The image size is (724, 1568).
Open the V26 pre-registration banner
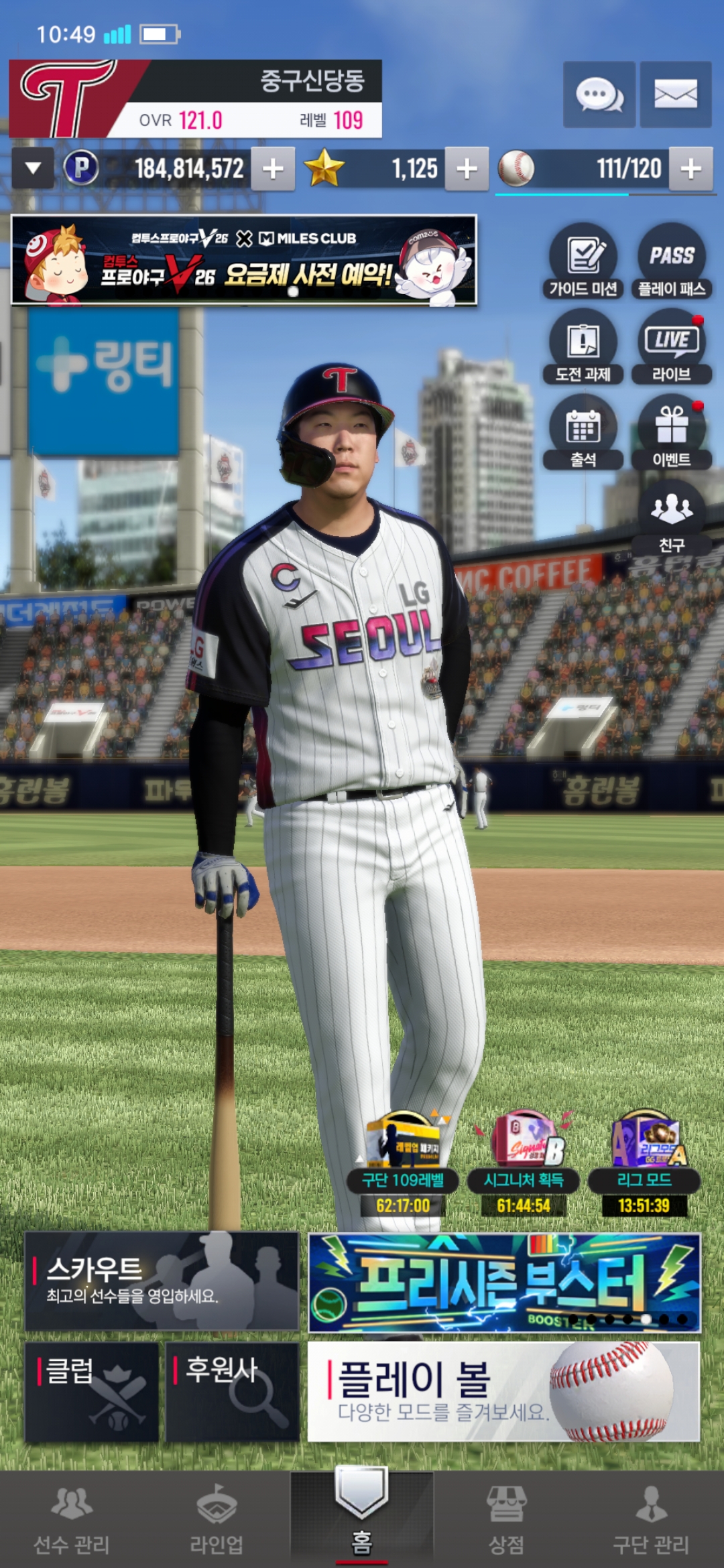244,260
